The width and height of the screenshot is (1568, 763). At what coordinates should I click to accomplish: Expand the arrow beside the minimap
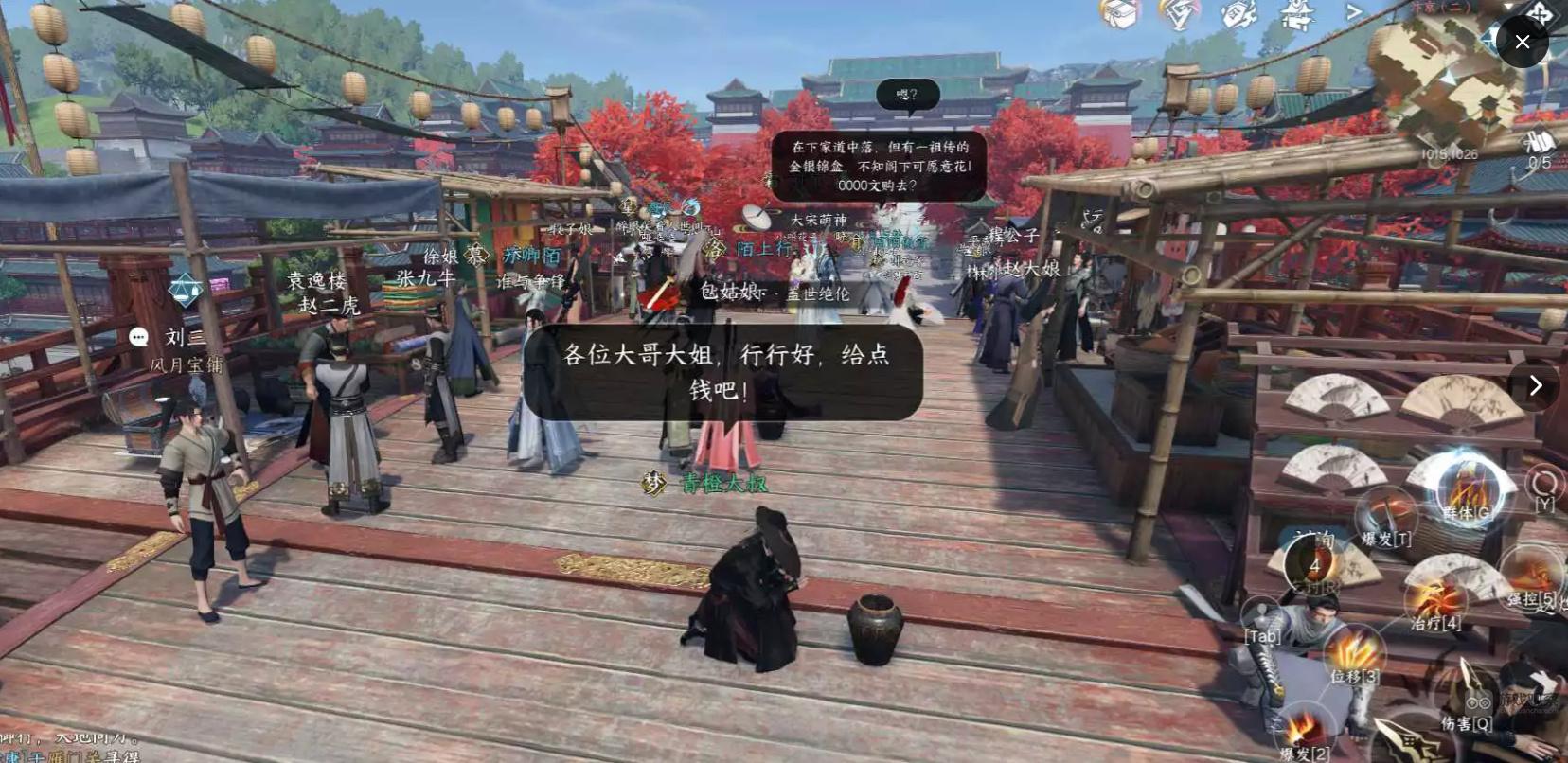point(1509,8)
